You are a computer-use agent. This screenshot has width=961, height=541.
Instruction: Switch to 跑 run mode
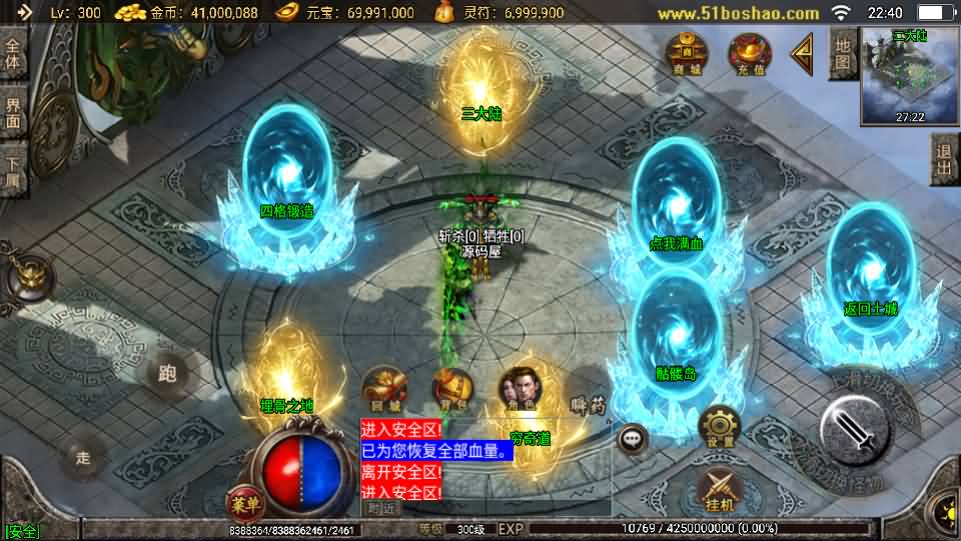point(167,375)
